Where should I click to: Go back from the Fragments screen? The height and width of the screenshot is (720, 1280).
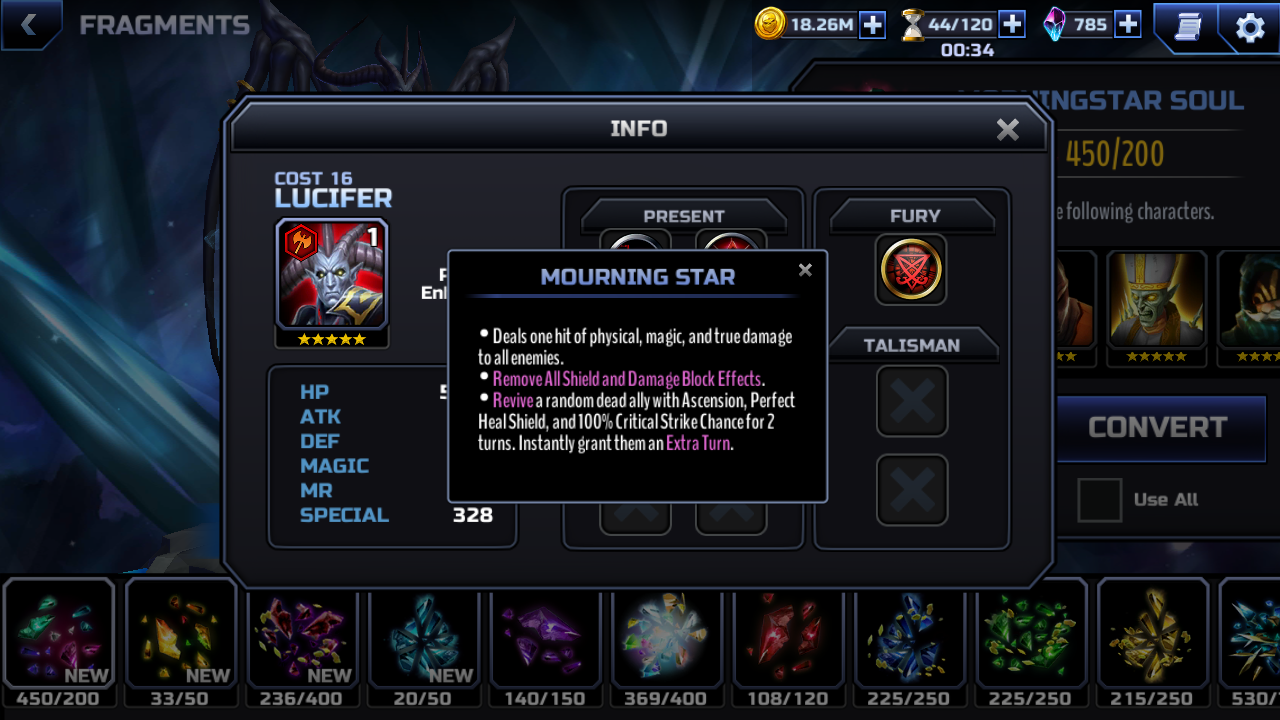tap(29, 25)
